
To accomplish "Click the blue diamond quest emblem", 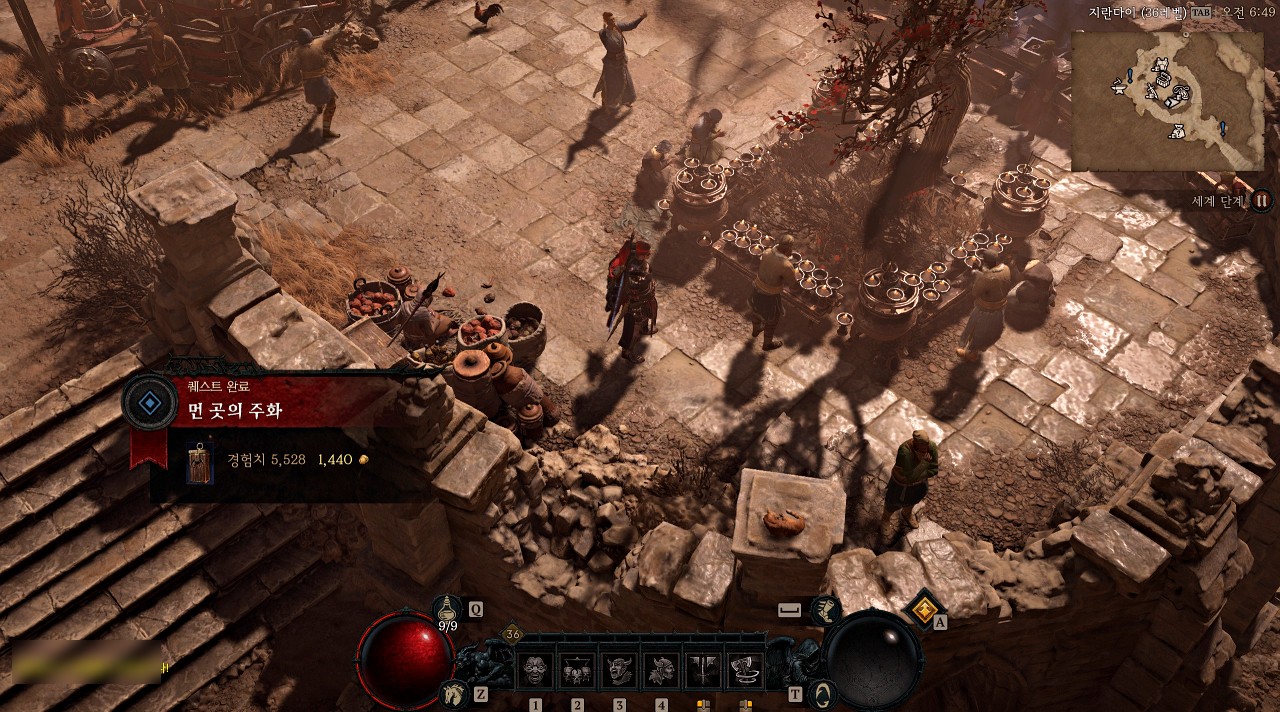I will coord(150,403).
